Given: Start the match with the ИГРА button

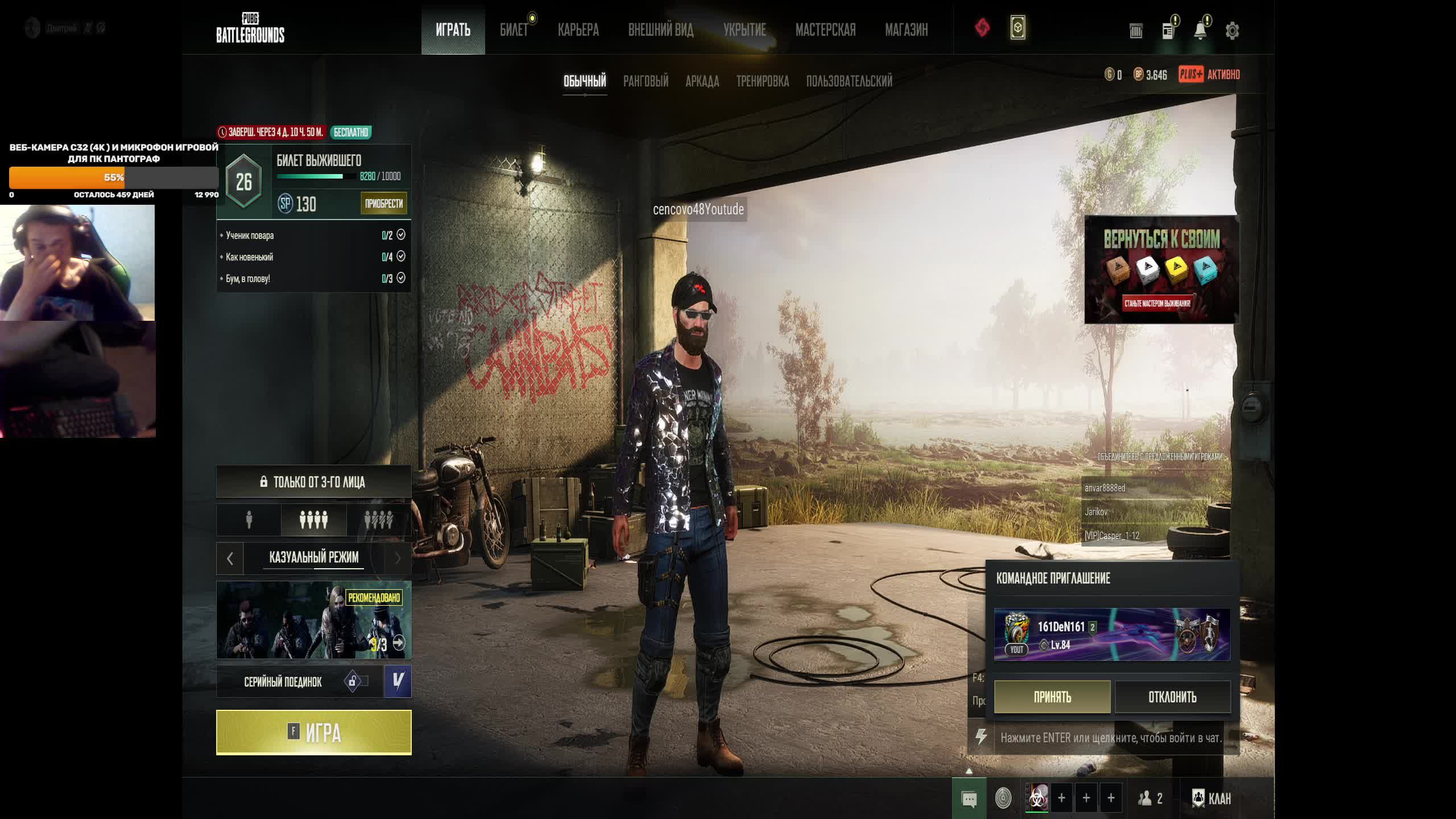Looking at the screenshot, I should click(x=313, y=732).
